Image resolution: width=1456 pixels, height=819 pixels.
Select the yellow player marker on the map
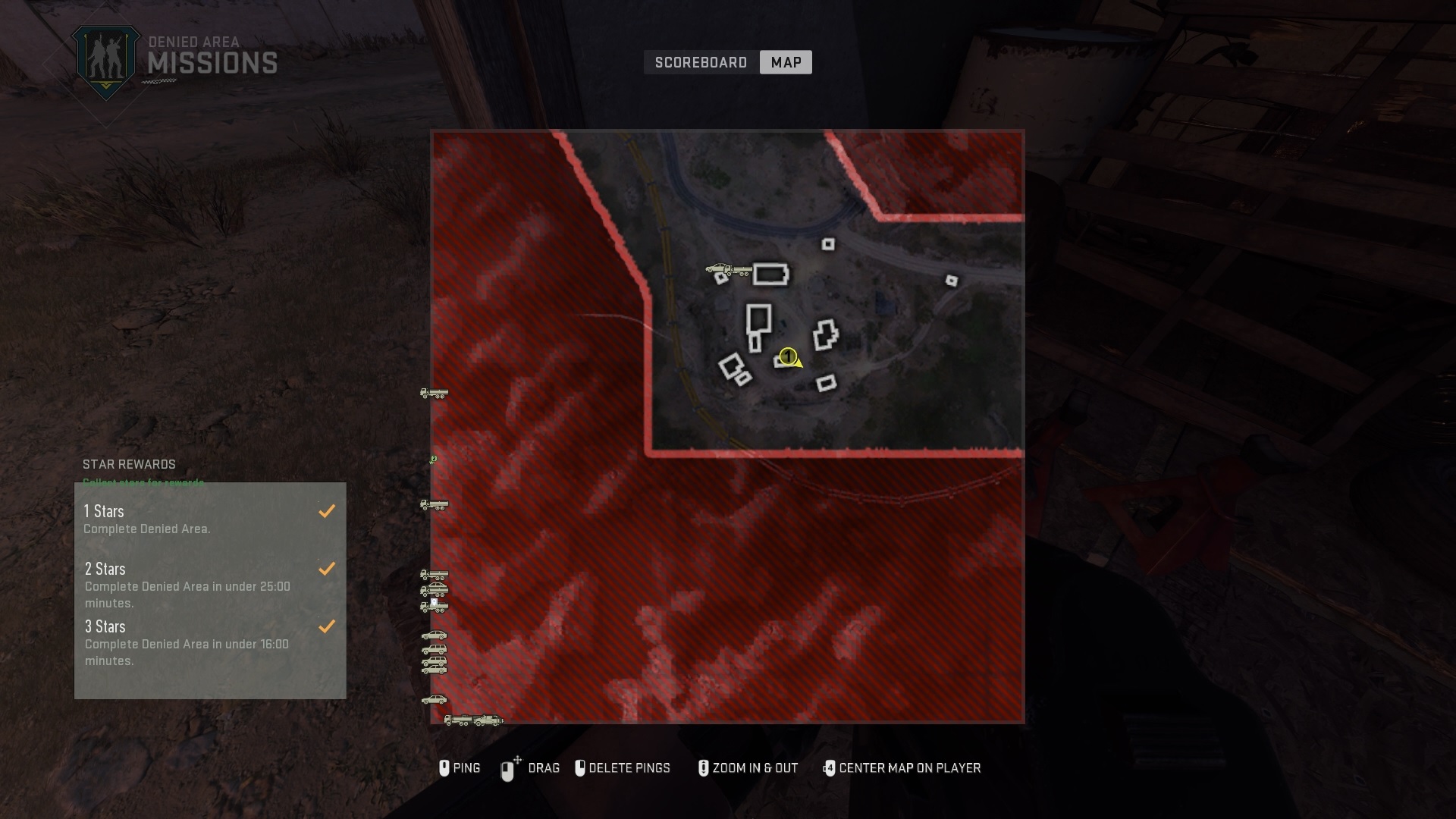[788, 357]
